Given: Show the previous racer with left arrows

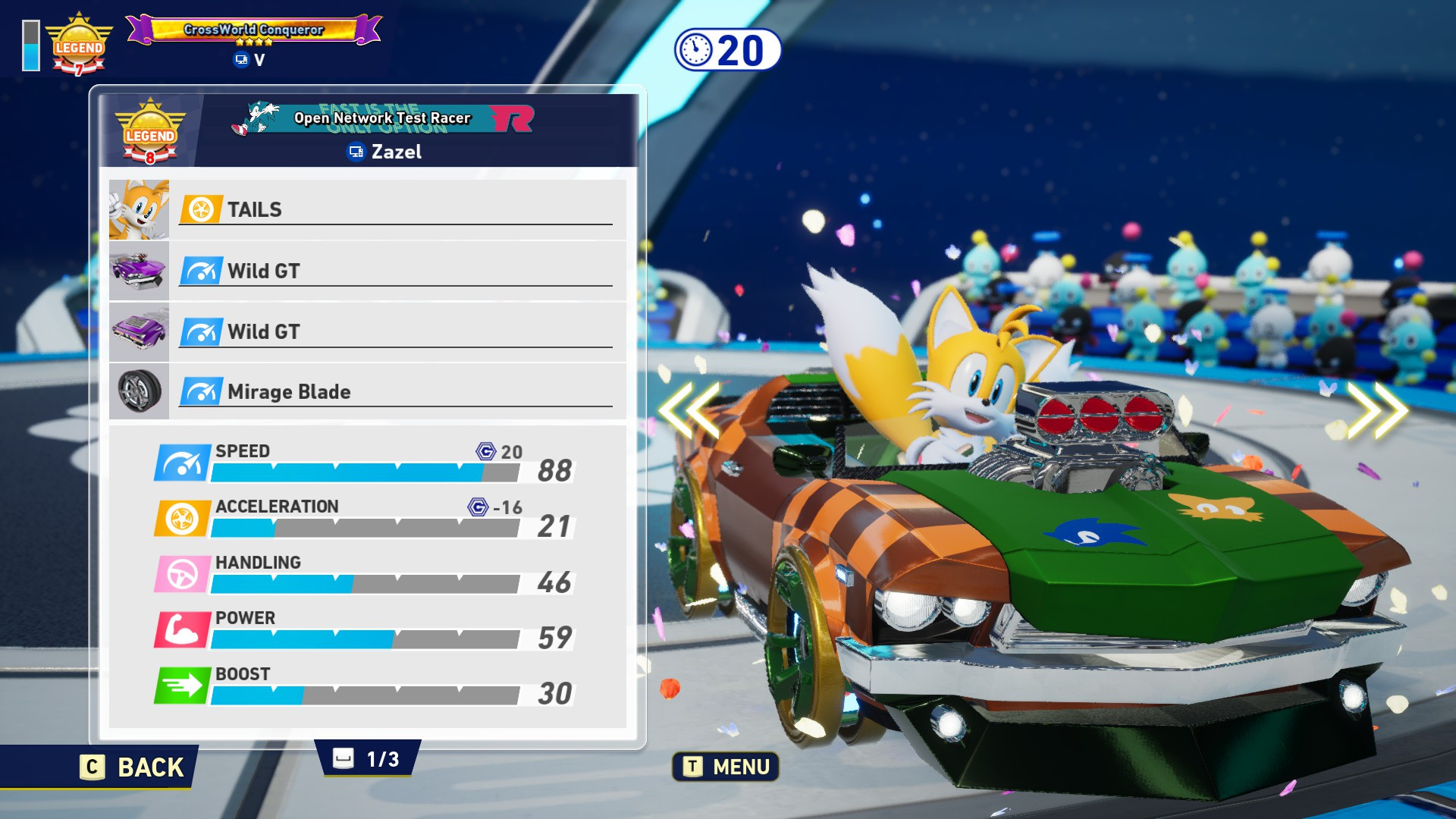Looking at the screenshot, I should click(x=689, y=409).
